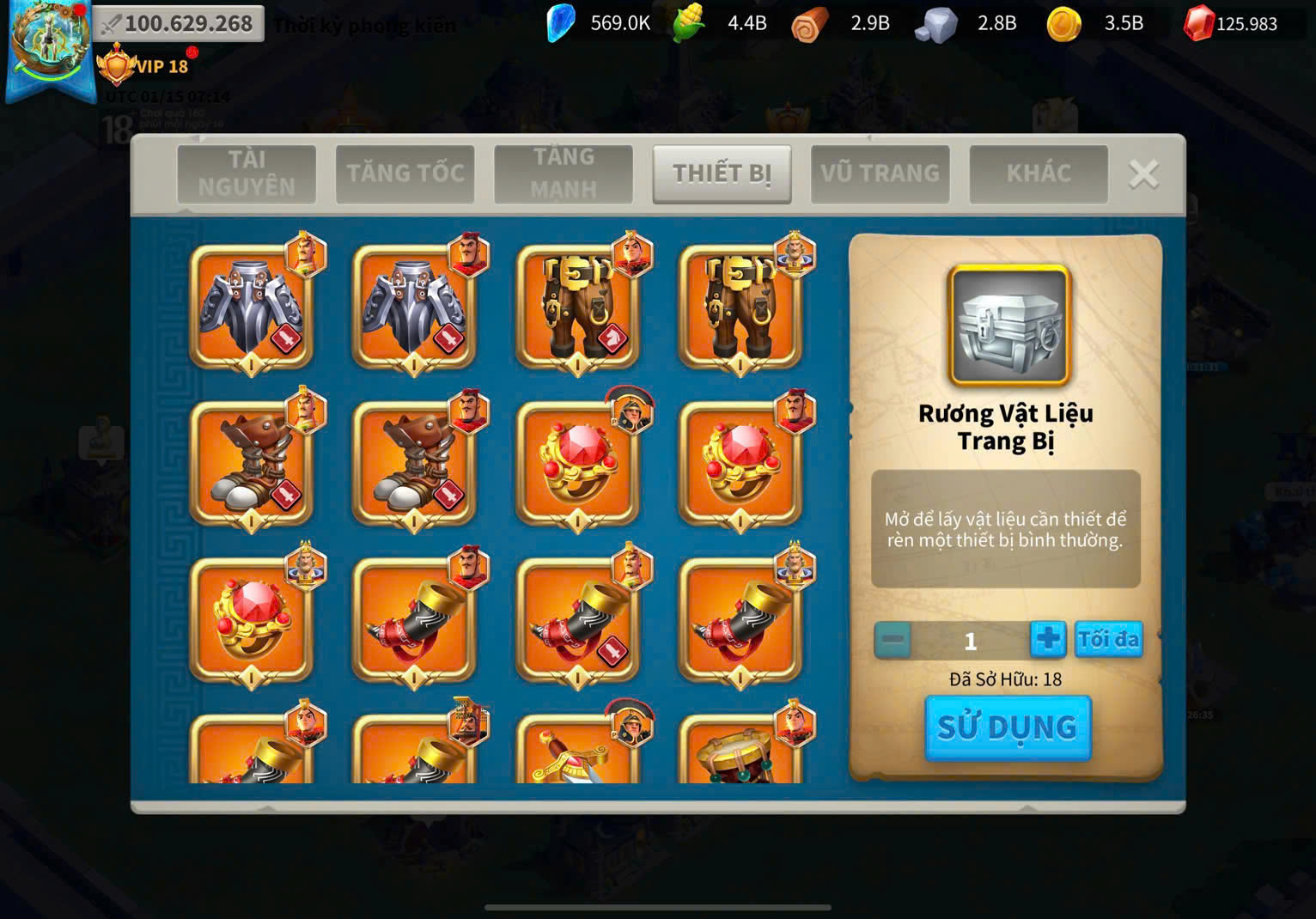
Task: Switch to the Vũ Trang tab
Action: [x=880, y=173]
